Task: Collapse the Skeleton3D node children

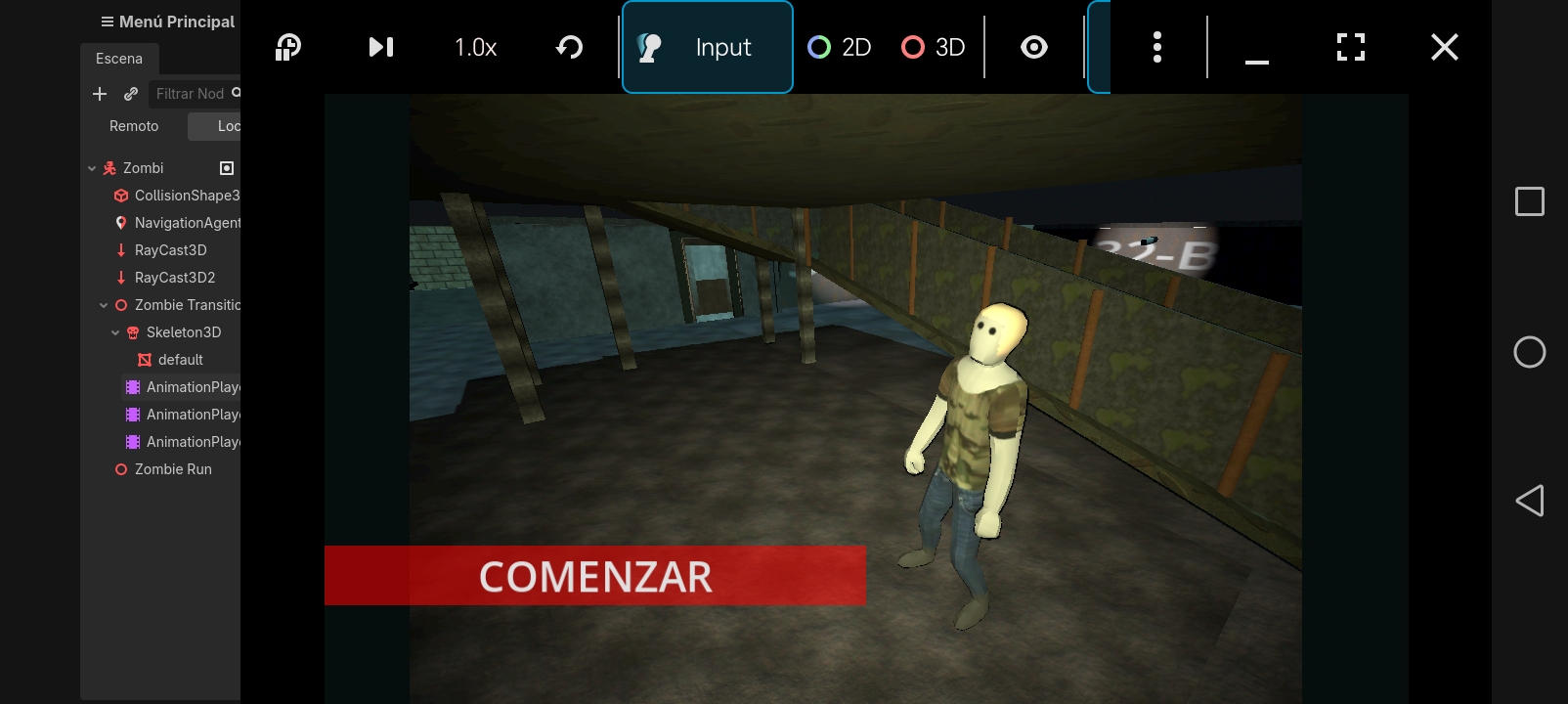Action: (116, 332)
